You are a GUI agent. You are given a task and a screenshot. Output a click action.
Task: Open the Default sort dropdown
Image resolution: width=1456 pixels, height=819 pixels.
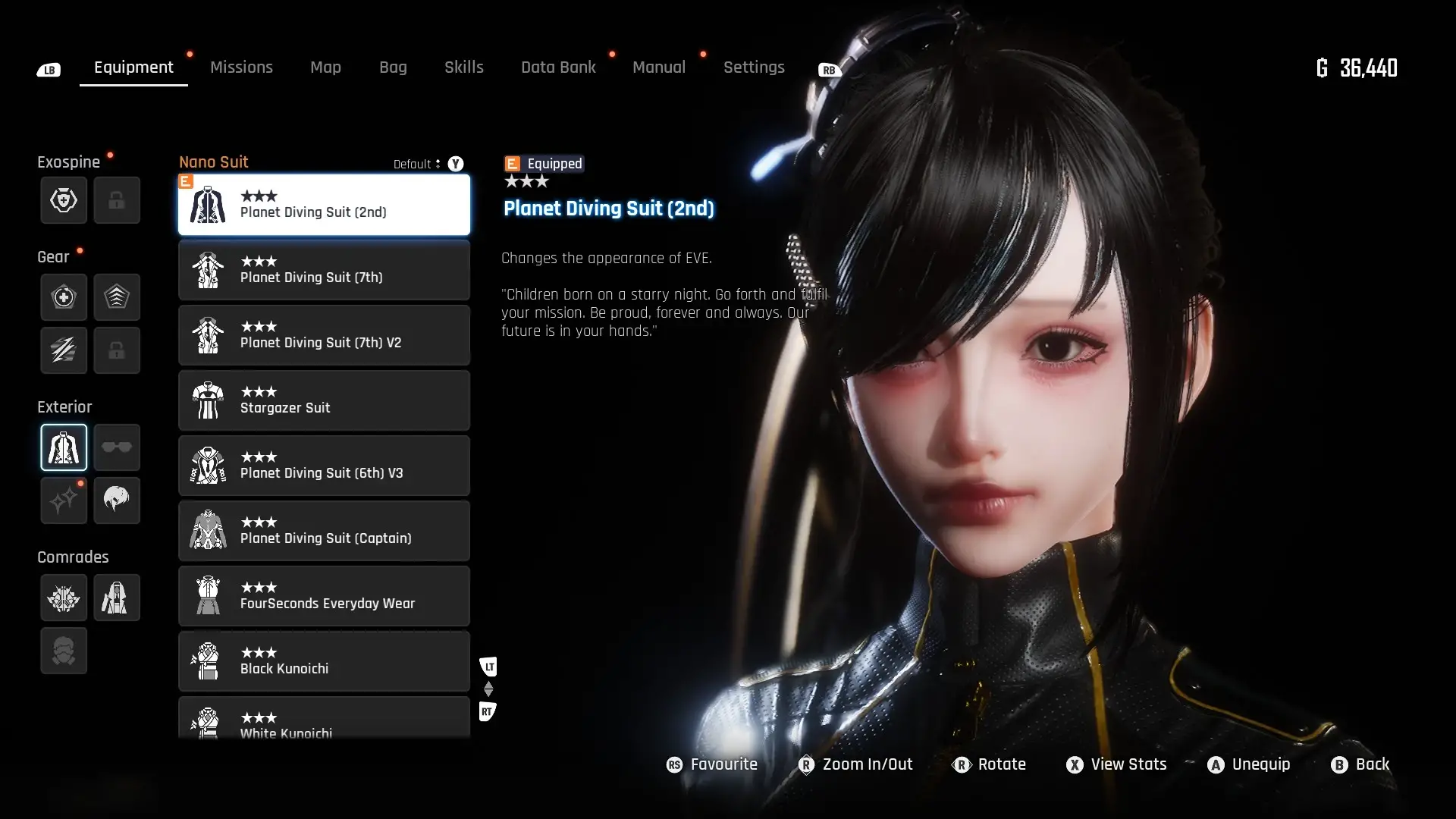(x=417, y=164)
